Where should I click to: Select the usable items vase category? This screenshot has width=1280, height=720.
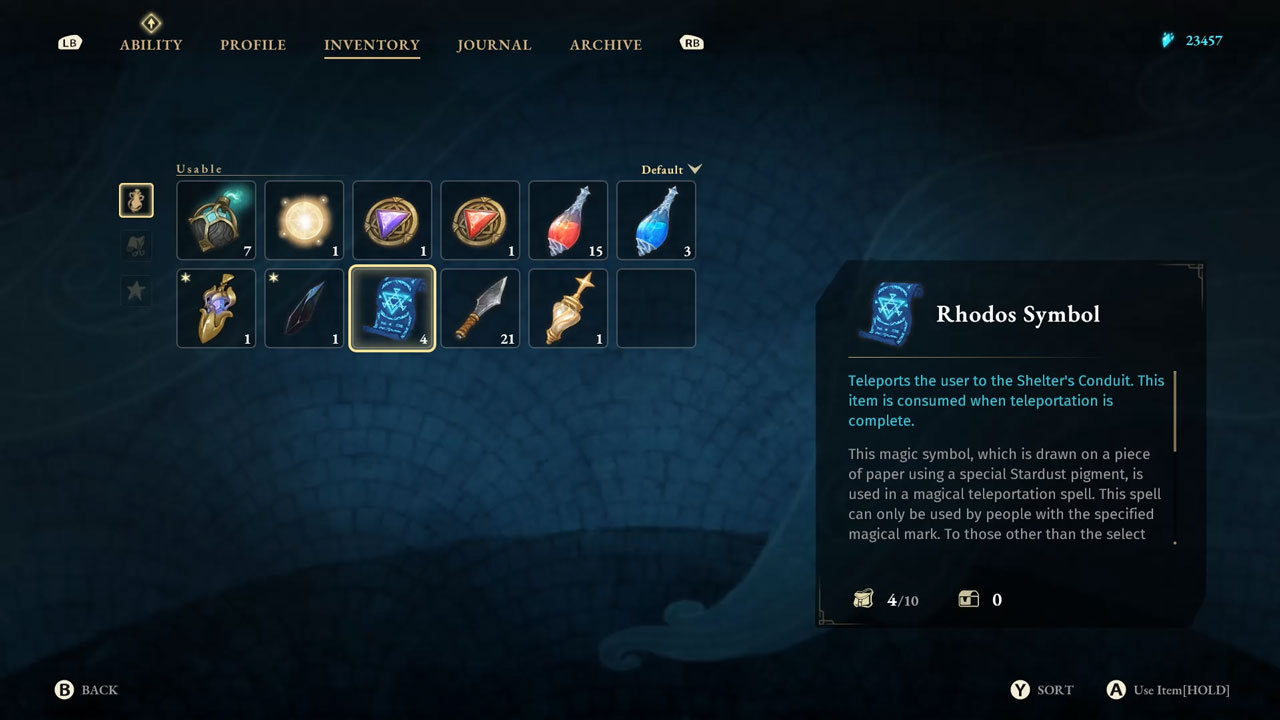pyautogui.click(x=136, y=200)
